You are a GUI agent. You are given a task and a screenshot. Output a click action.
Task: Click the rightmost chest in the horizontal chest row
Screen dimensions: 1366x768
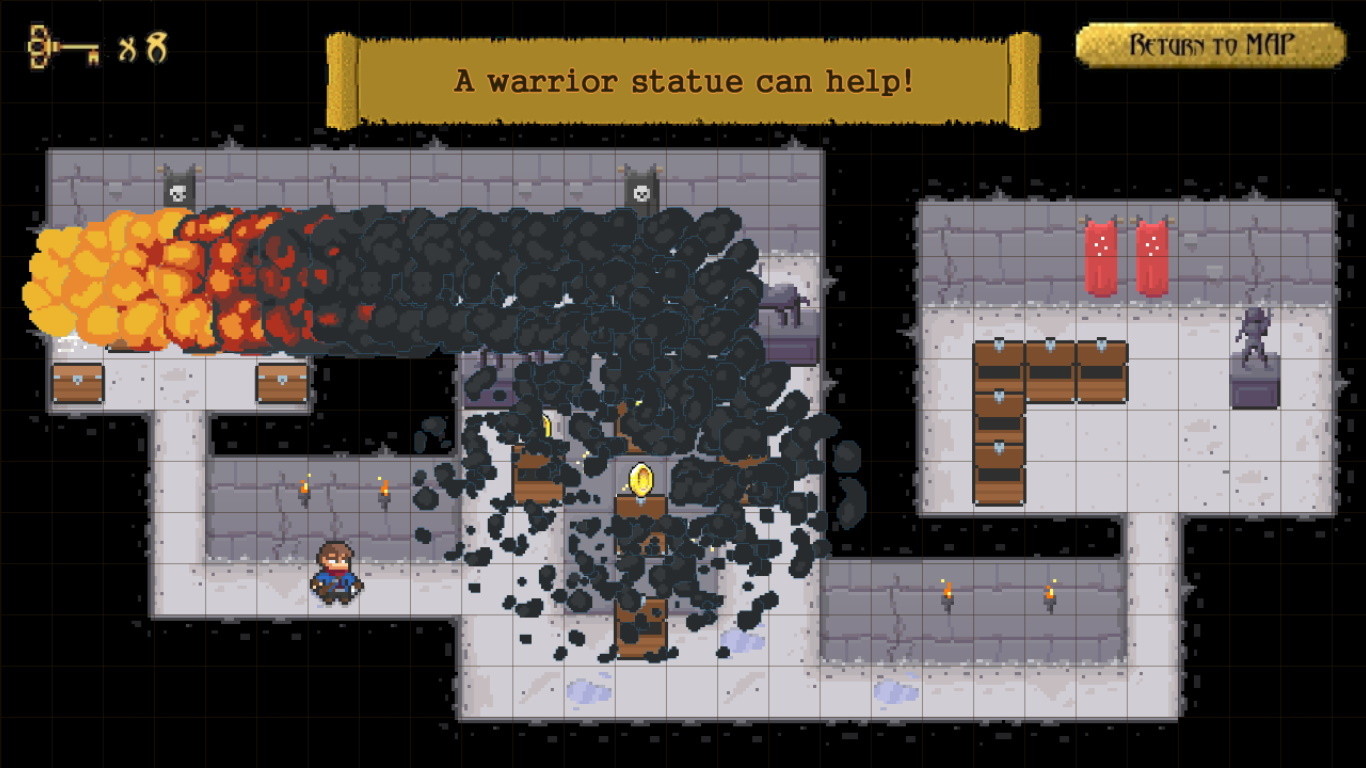click(1100, 357)
